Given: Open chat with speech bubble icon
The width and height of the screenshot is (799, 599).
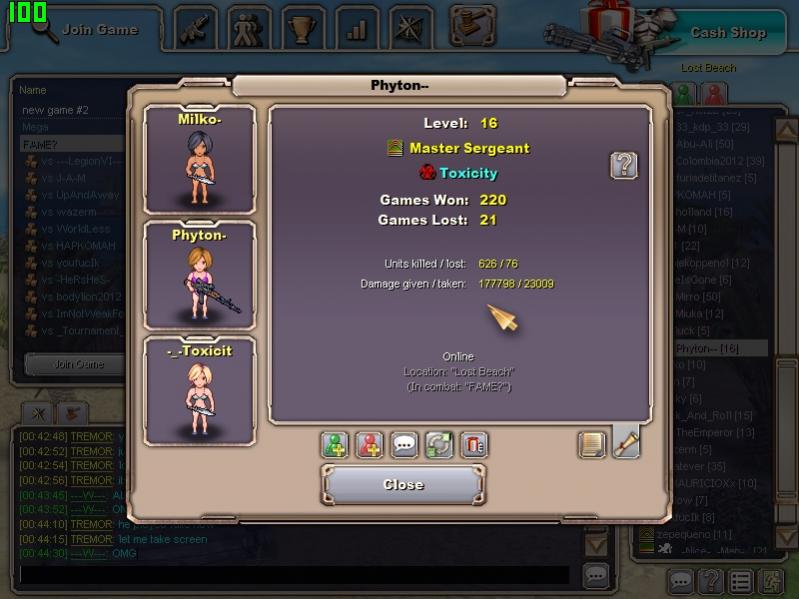Looking at the screenshot, I should tap(404, 445).
